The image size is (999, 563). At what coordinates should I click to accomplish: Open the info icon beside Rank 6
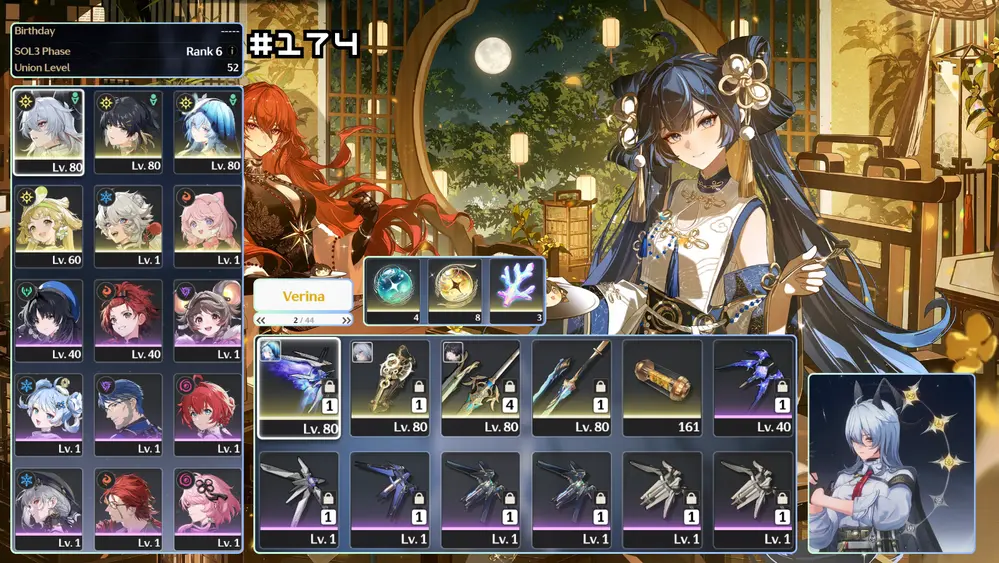click(x=232, y=51)
